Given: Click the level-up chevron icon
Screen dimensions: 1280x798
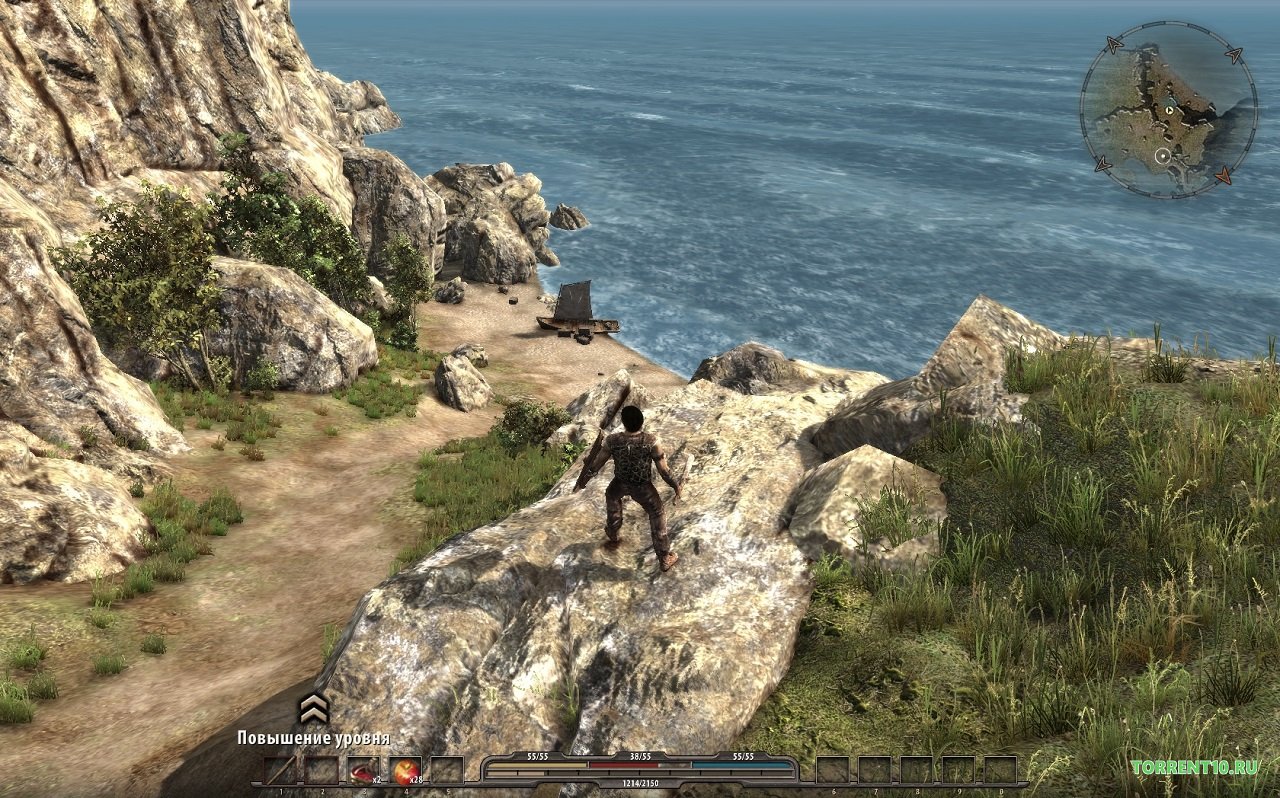Looking at the screenshot, I should tap(314, 708).
